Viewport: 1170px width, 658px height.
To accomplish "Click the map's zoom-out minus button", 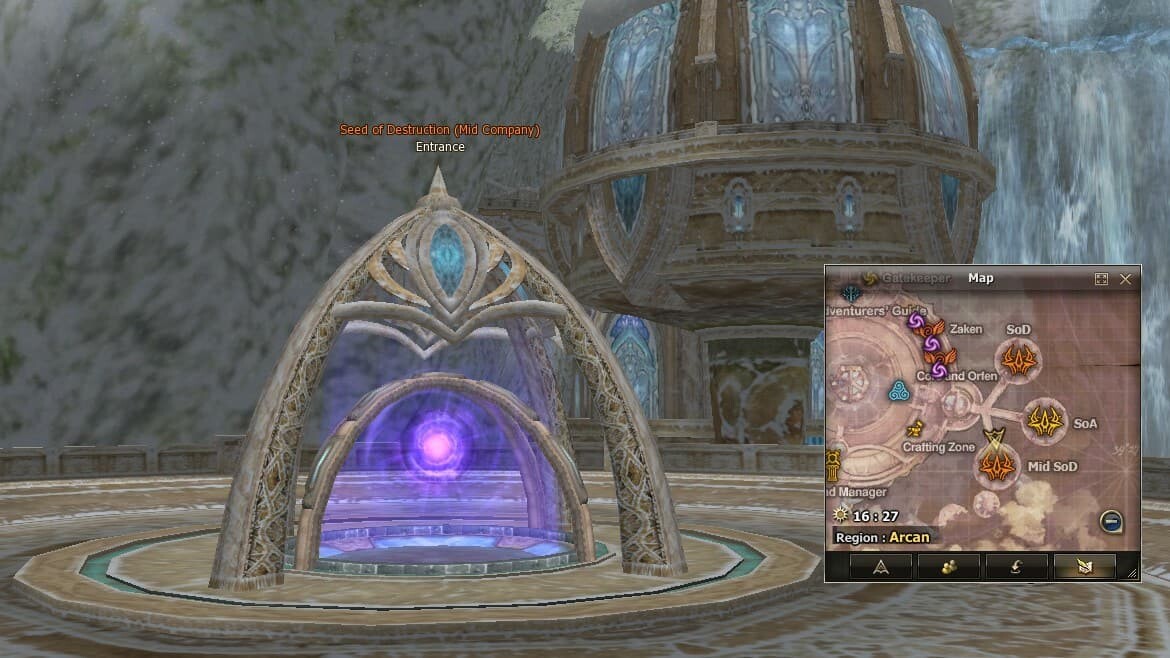I will 1109,520.
